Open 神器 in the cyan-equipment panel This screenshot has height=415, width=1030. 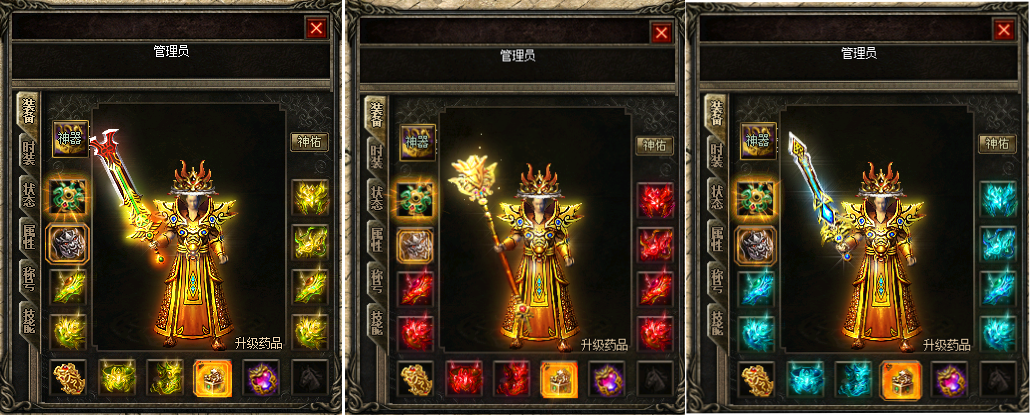click(x=757, y=141)
